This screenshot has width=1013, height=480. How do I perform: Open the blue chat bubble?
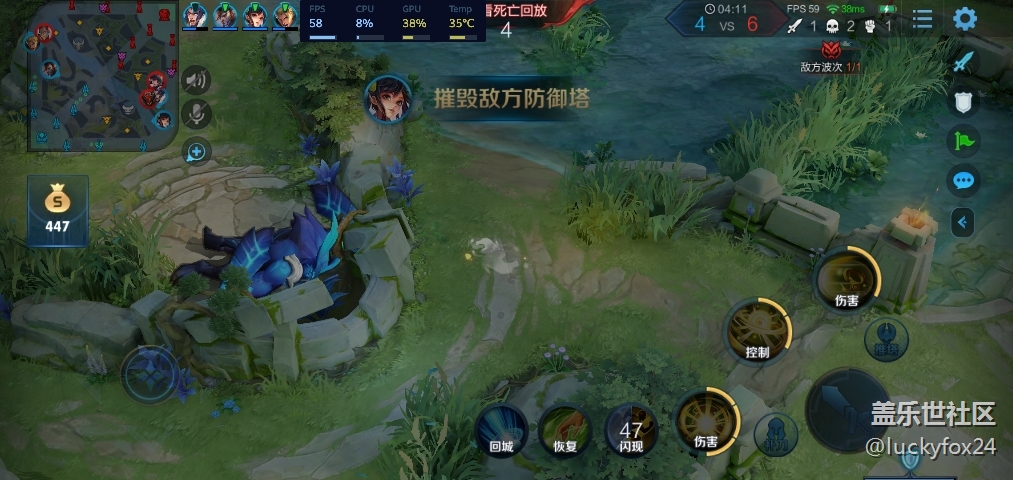pos(963,181)
